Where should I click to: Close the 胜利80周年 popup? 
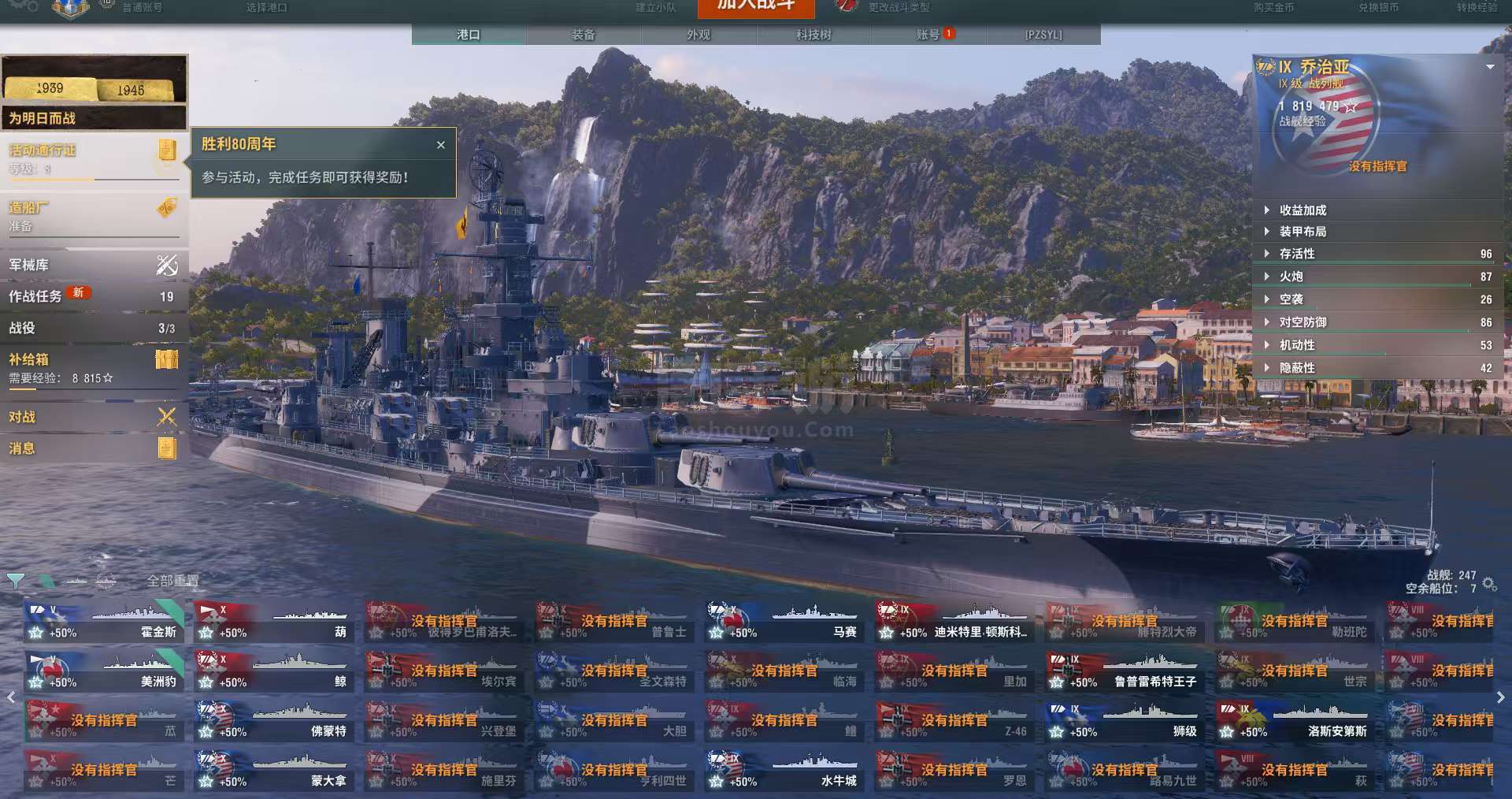(441, 145)
